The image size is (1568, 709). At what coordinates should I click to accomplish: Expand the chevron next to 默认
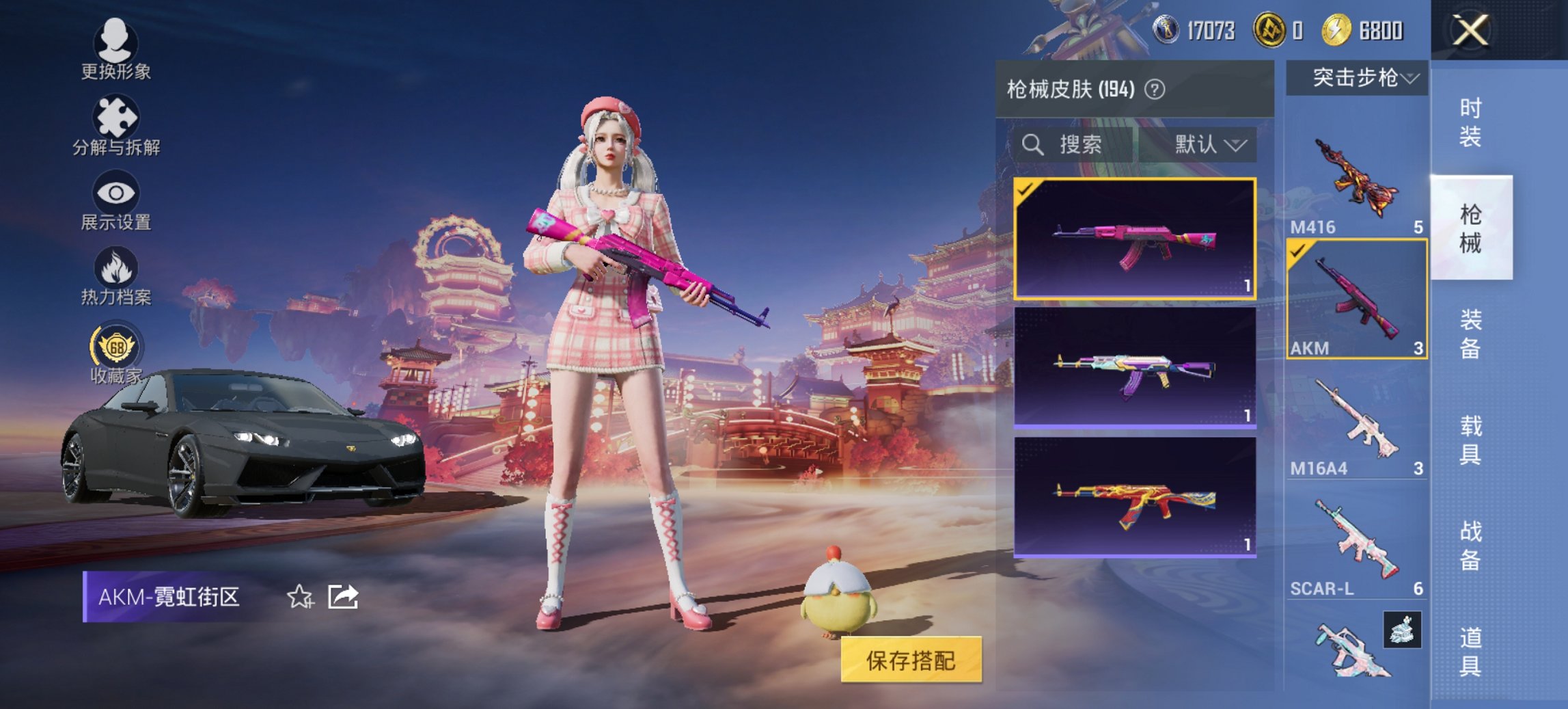1237,146
